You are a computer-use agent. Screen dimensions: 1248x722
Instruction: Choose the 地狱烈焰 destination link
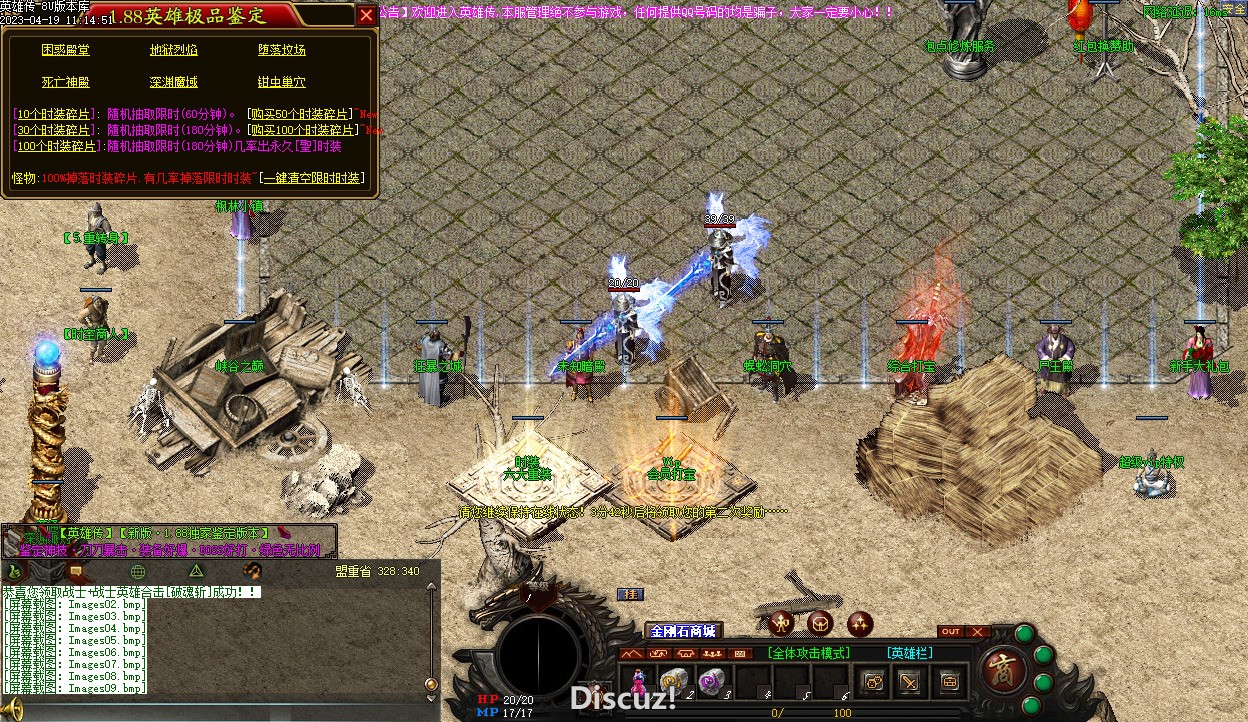tap(173, 50)
